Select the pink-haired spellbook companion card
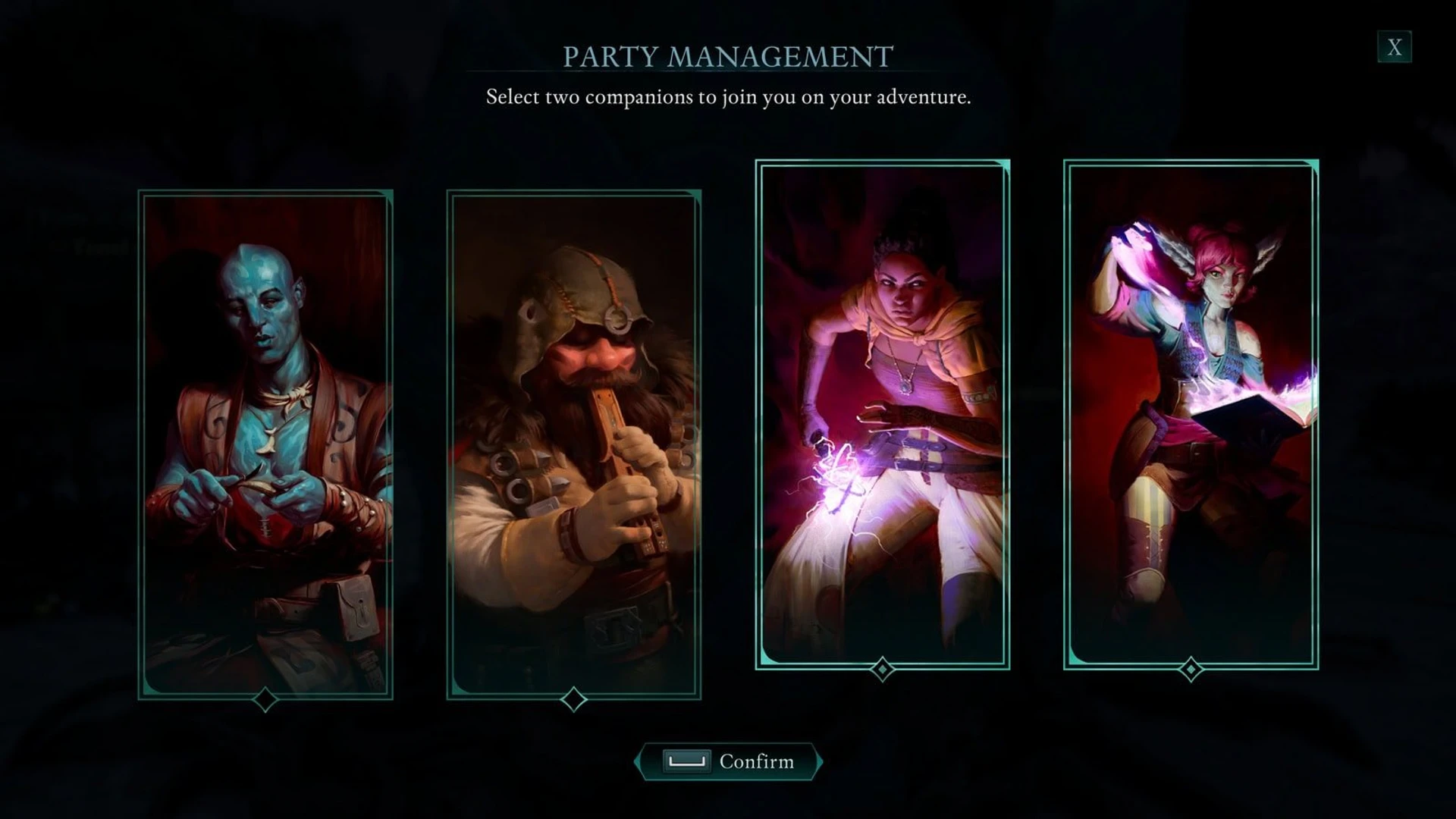The width and height of the screenshot is (1456, 819). [x=1191, y=413]
